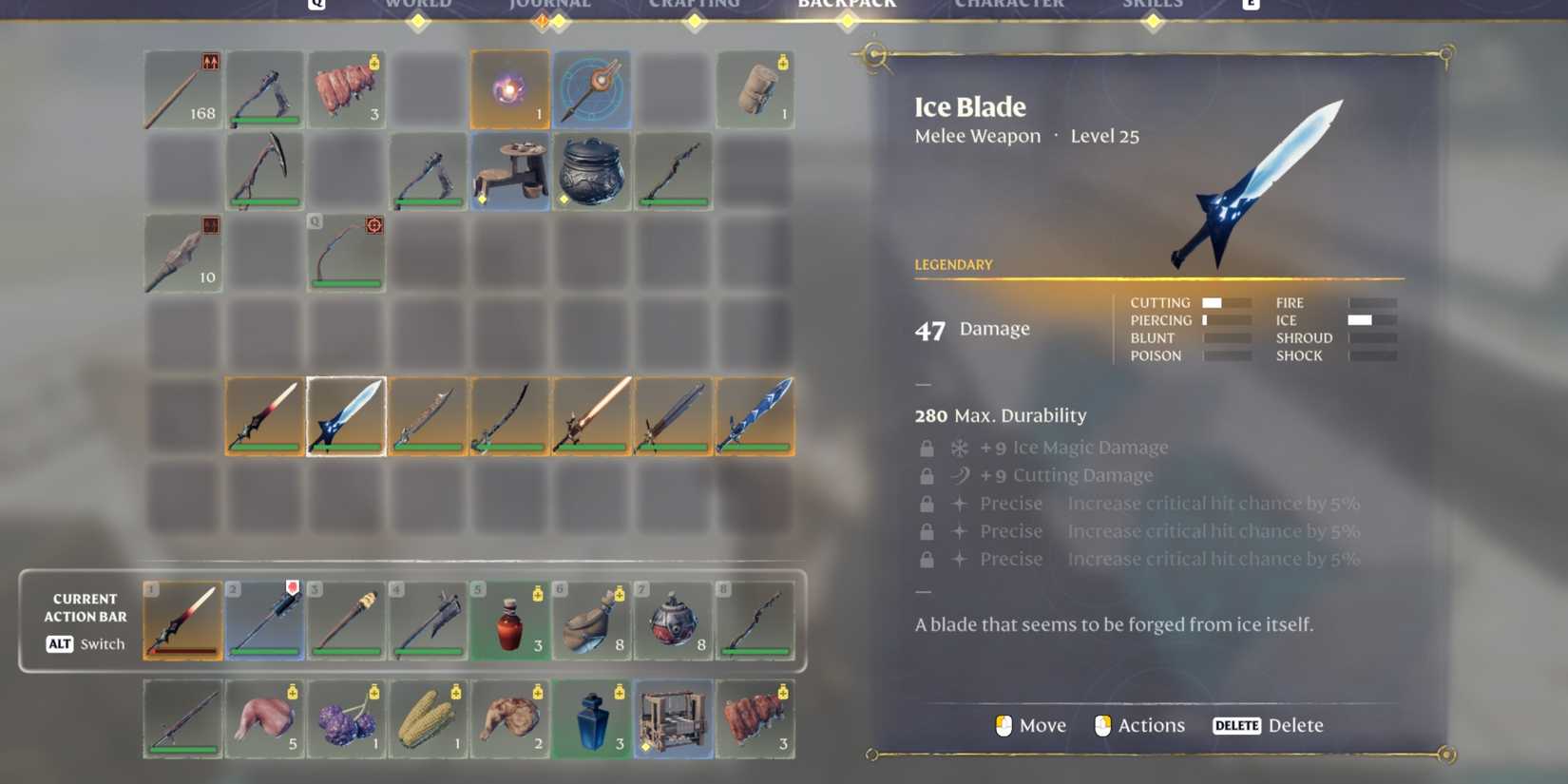
Task: Click the Actions button
Action: tap(1138, 725)
